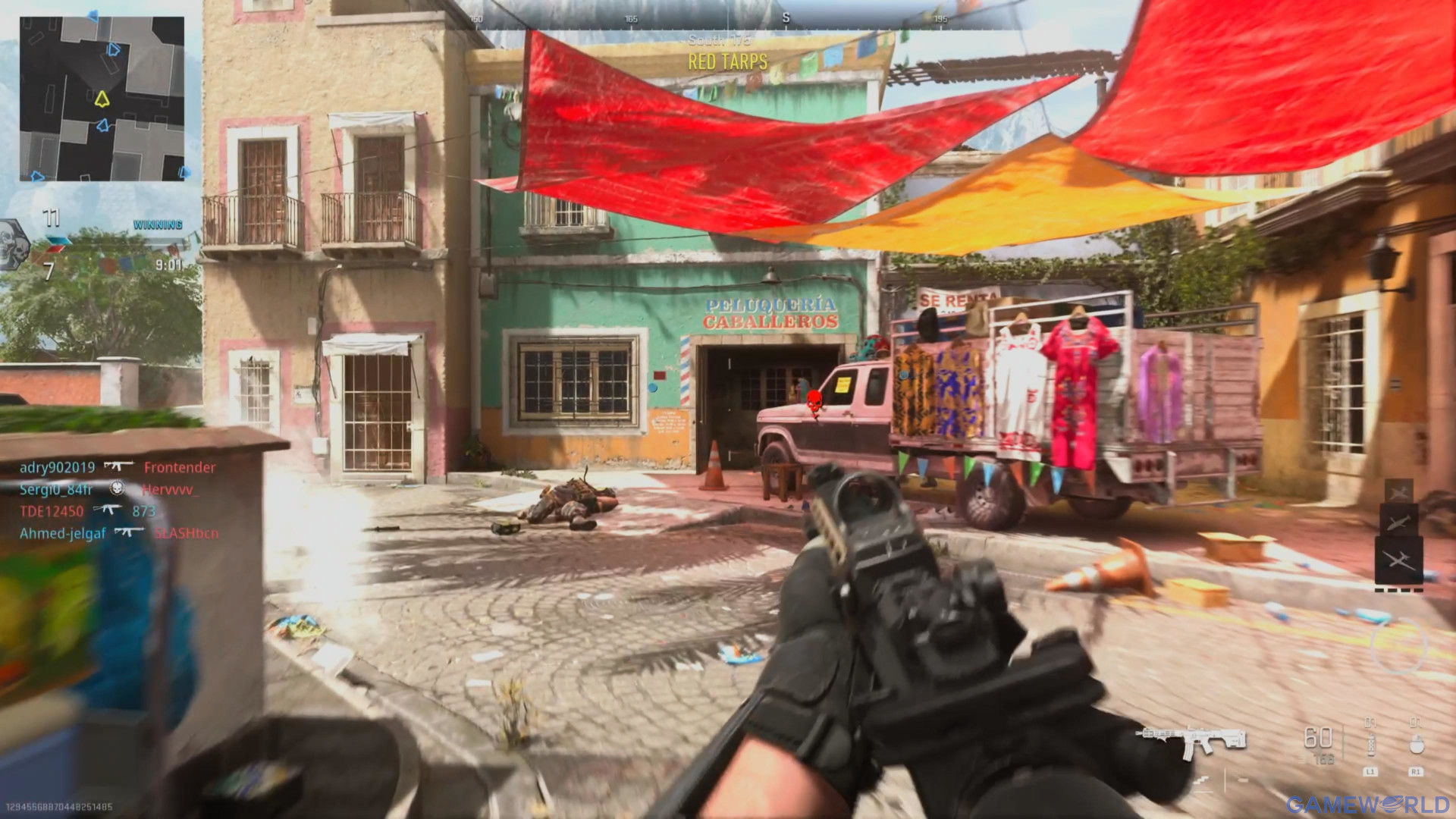Image resolution: width=1456 pixels, height=819 pixels.
Task: Click the skull icon in Sergi0_84fr's killfeed line
Action: click(118, 488)
